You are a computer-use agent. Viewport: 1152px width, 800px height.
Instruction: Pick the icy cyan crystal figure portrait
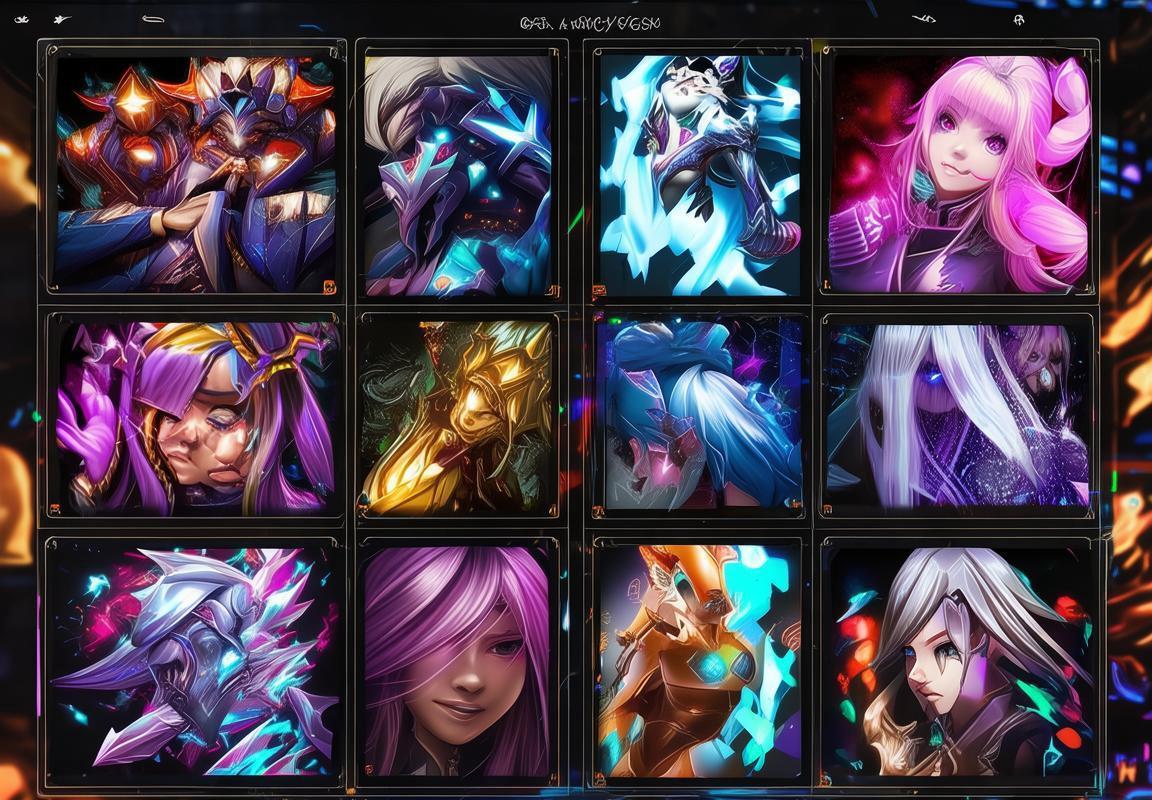700,172
